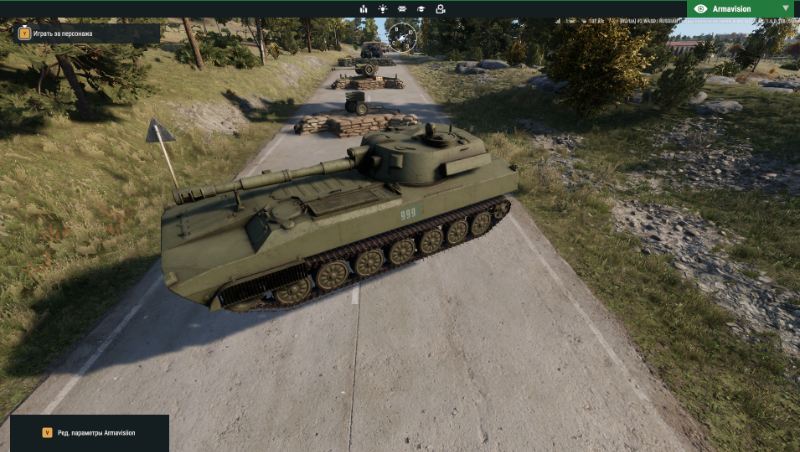Select the lightbulb icon in the top toolbar
Screen dimensions: 800x452
382,9
